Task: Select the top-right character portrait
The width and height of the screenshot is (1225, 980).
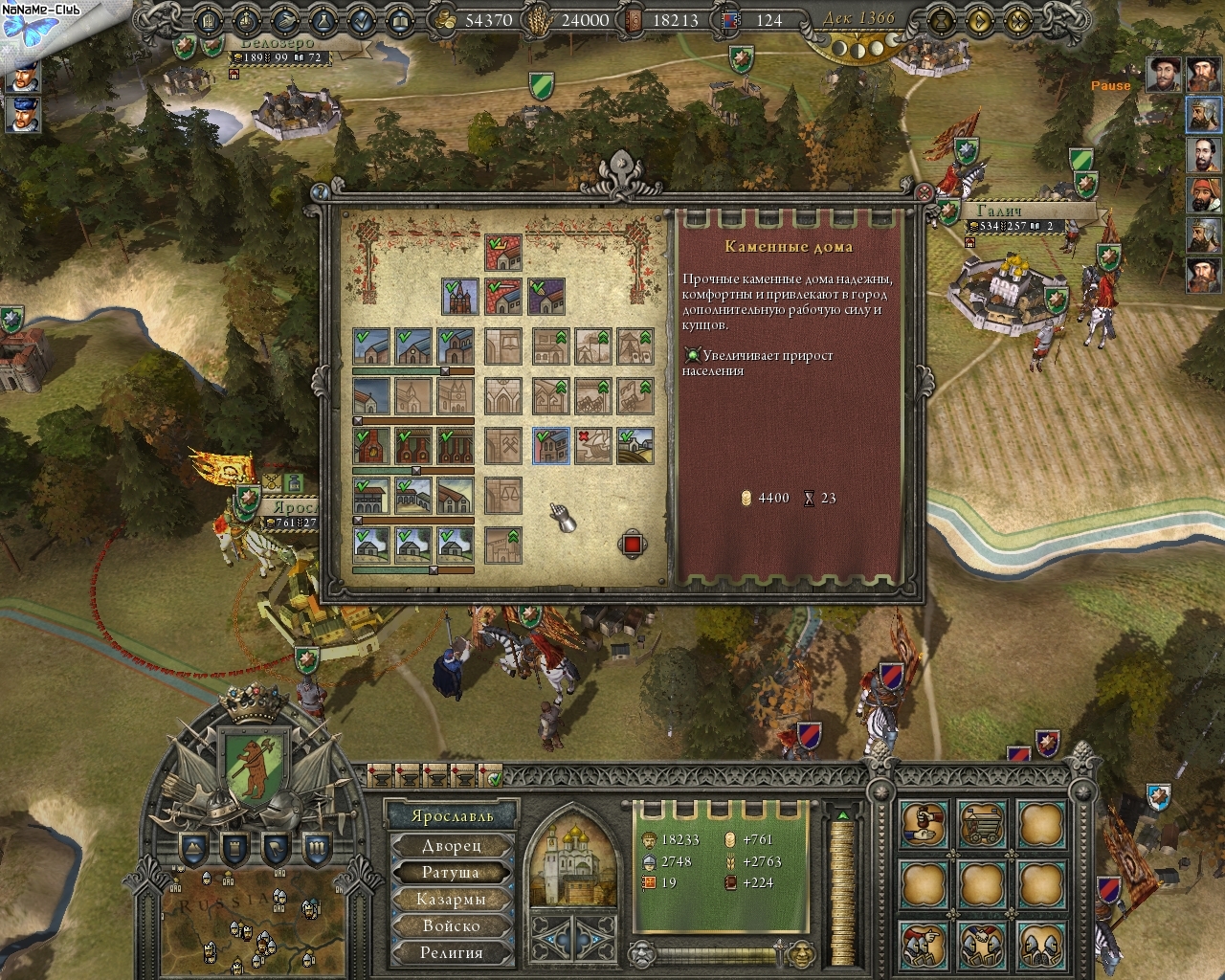Action: pyautogui.click(x=1203, y=75)
